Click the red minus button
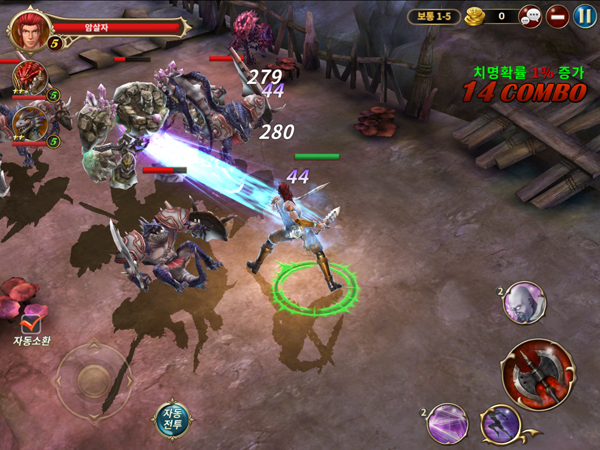Viewport: 600px width, 450px height. 558,16
